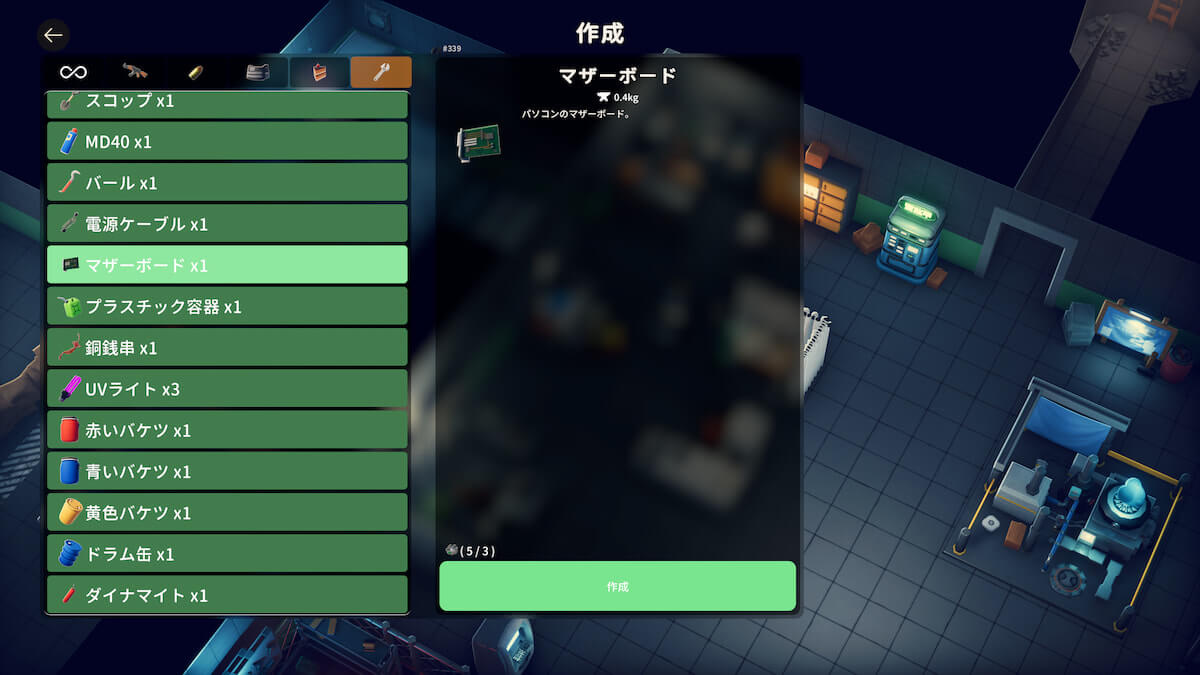Choose the 青いバケツ x1 recipe
This screenshot has width=1200, height=675.
click(x=227, y=471)
